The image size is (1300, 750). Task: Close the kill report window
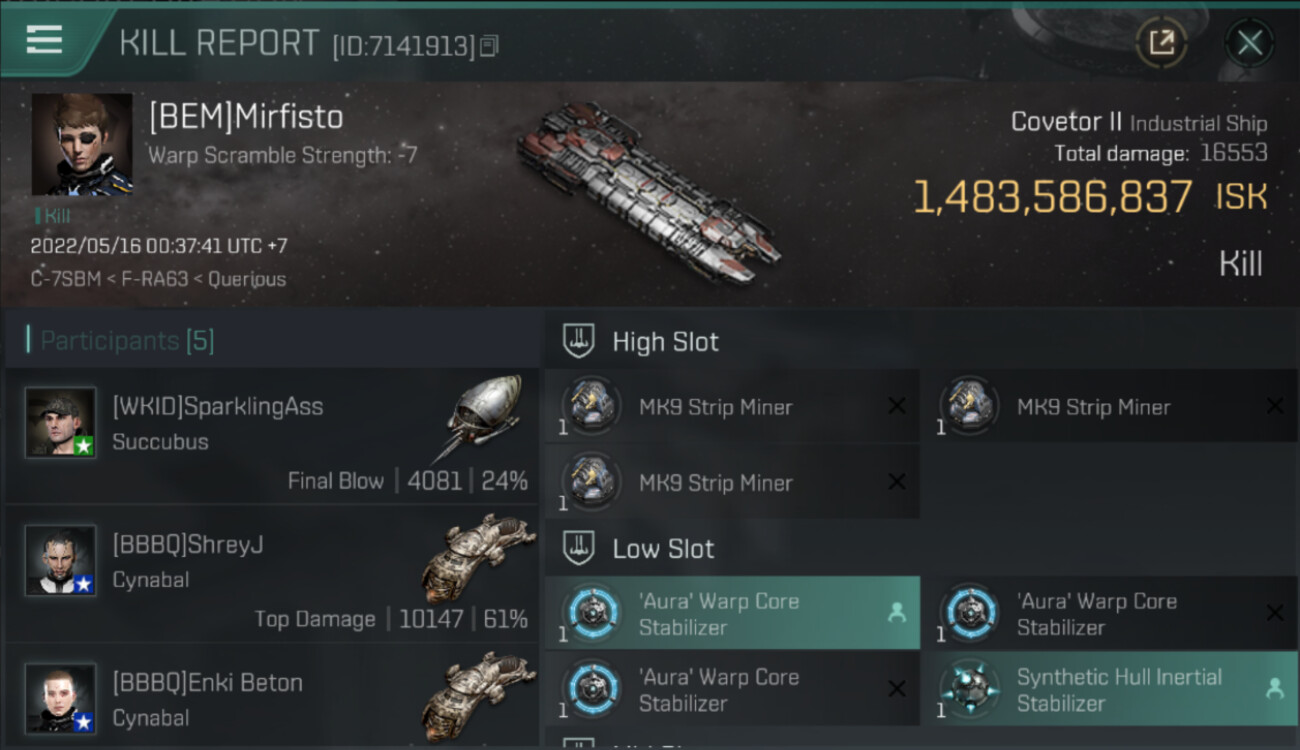1249,43
